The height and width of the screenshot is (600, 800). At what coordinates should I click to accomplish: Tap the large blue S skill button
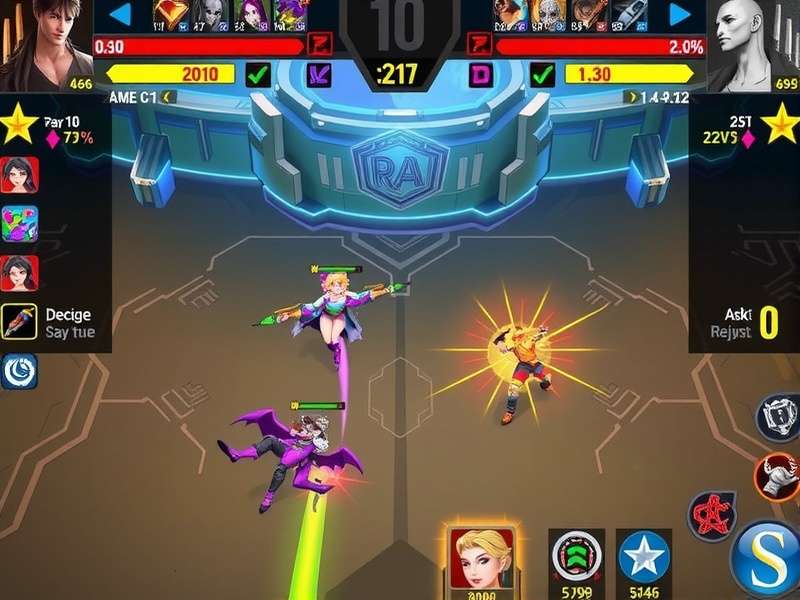coord(766,557)
